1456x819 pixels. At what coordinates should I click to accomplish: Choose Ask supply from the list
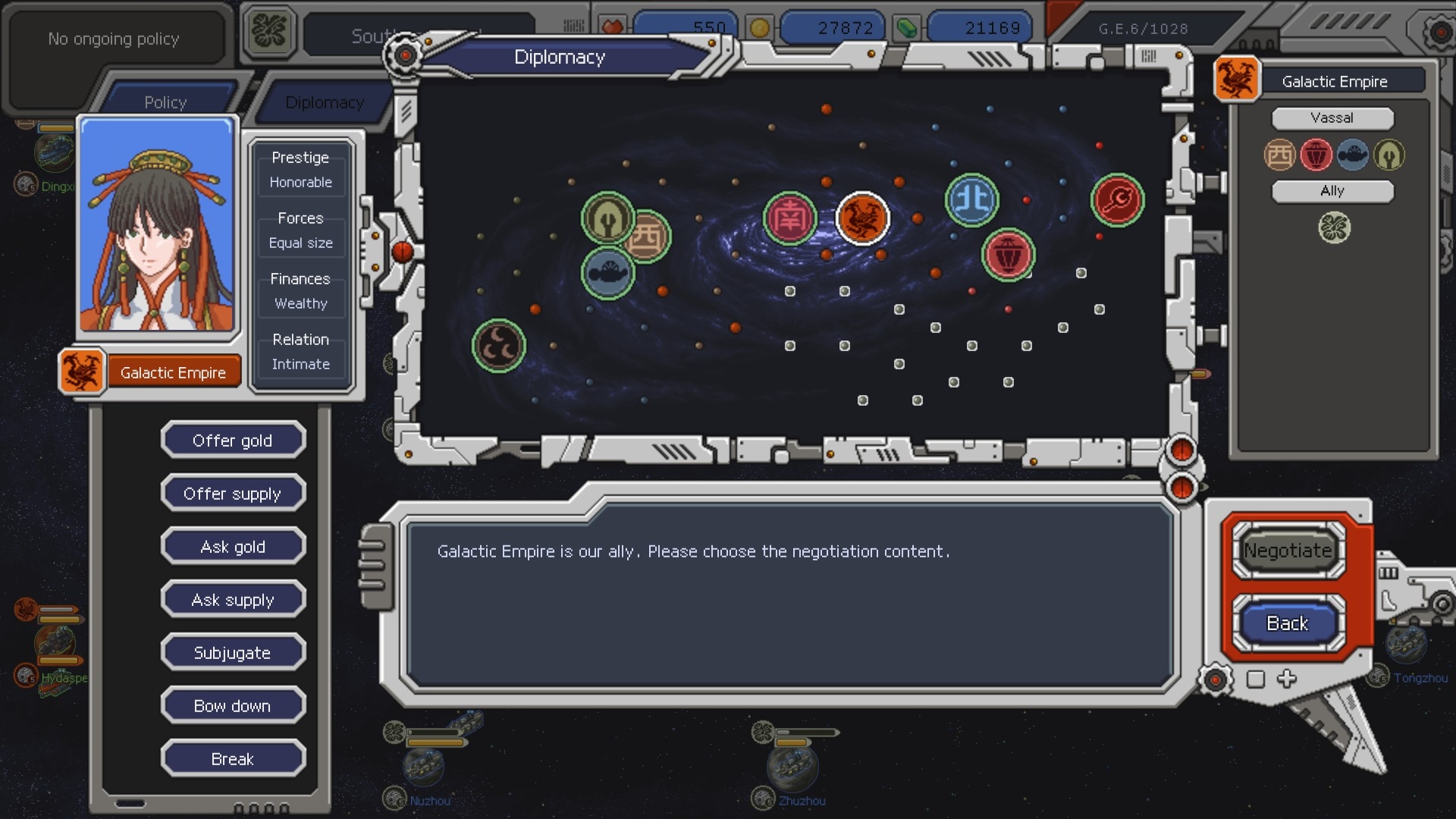point(233,600)
